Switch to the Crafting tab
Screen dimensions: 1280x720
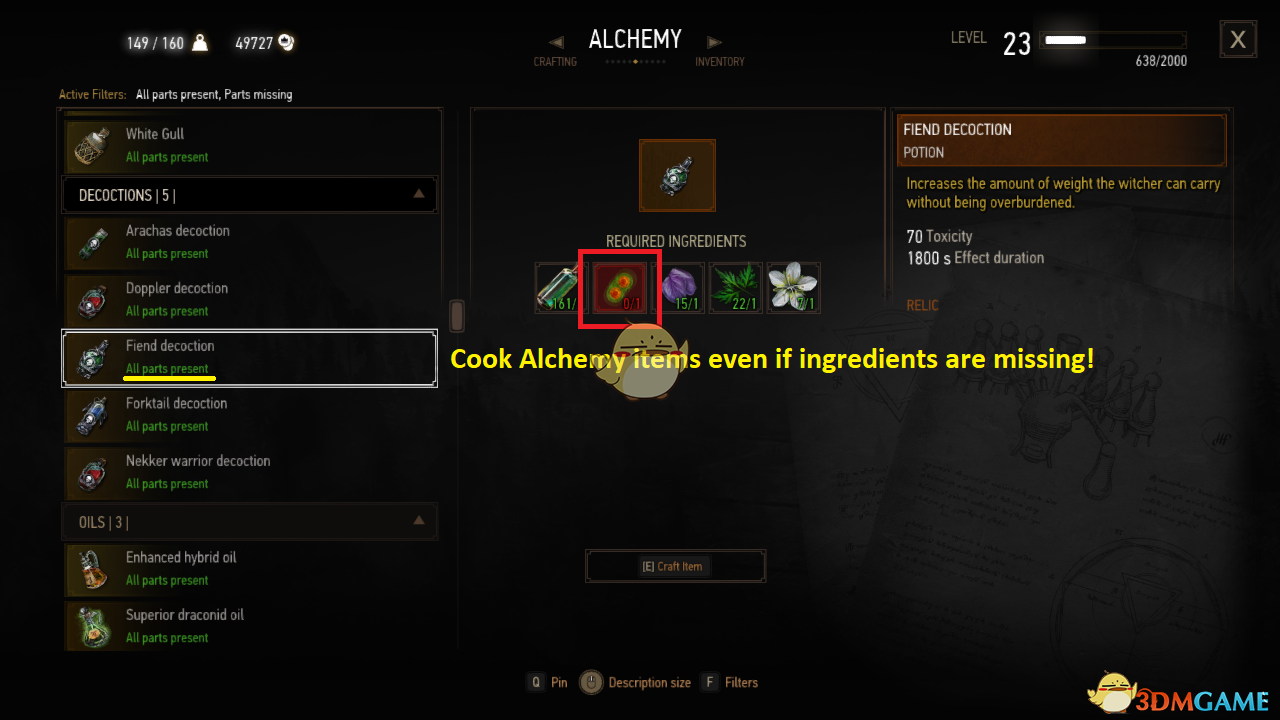pyautogui.click(x=555, y=61)
